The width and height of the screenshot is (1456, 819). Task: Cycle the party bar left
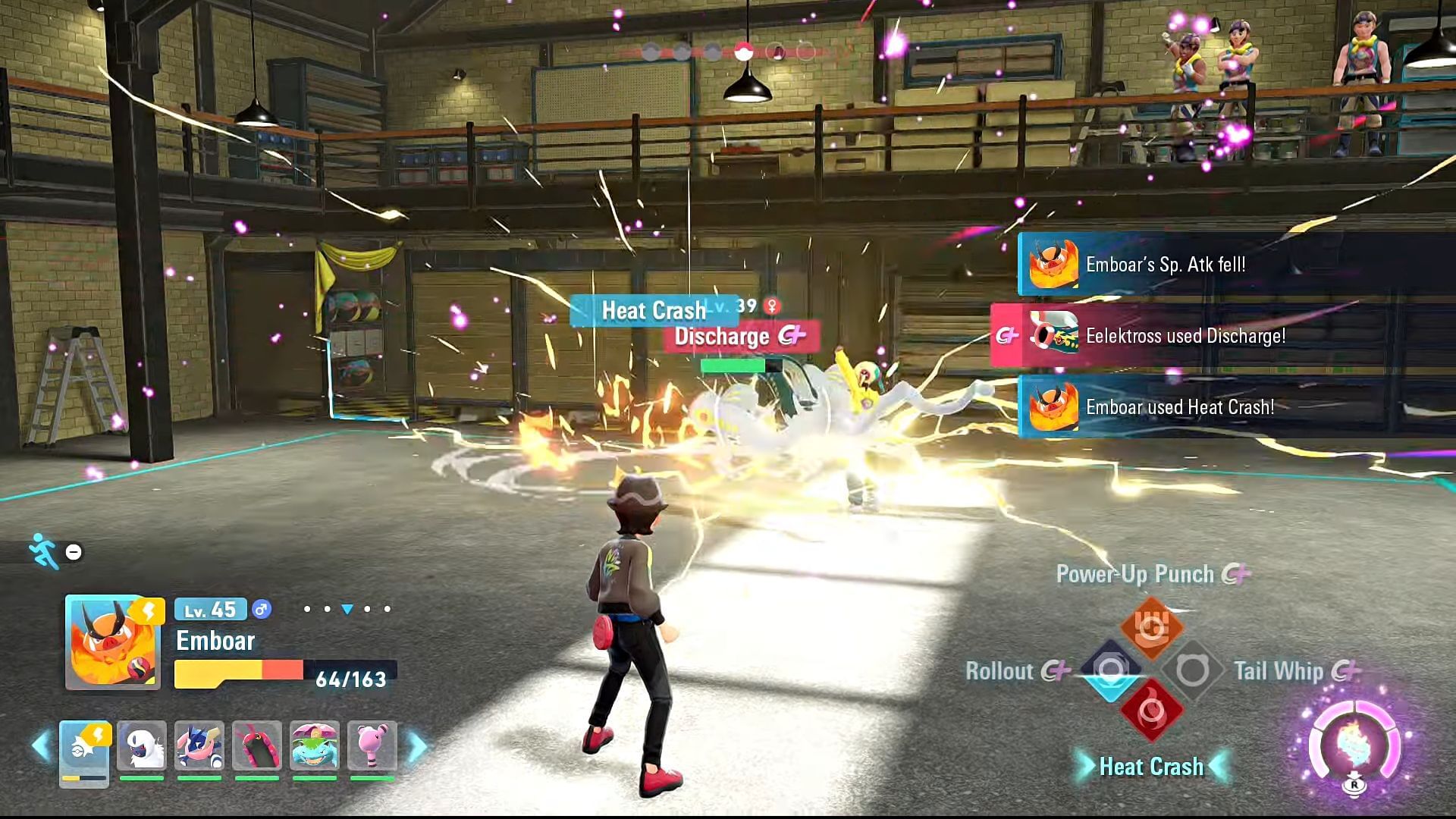point(41,746)
